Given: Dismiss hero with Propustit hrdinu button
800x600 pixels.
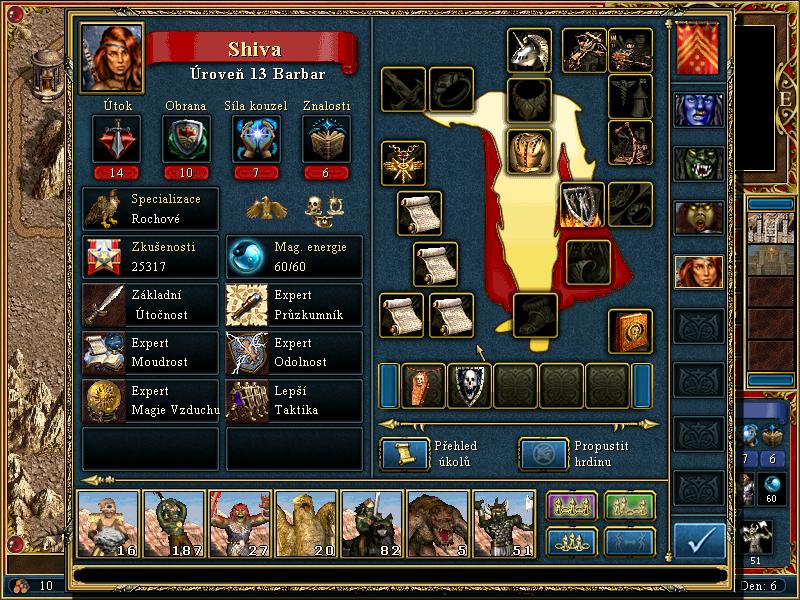Looking at the screenshot, I should (x=536, y=454).
